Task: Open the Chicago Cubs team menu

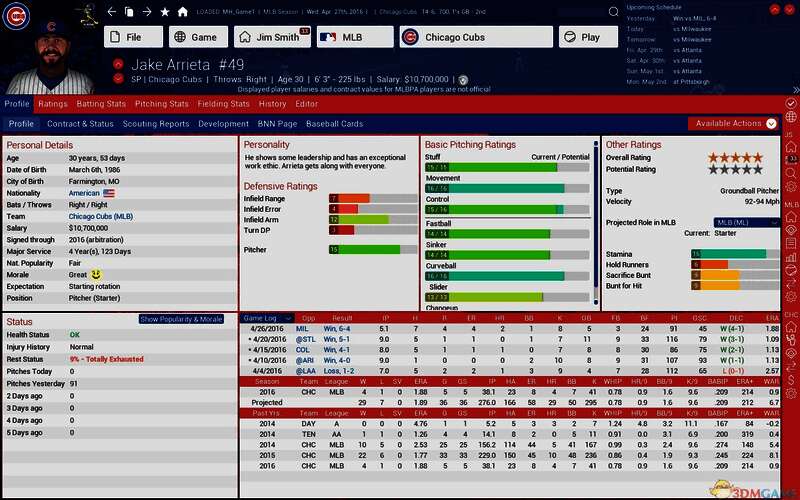Action: [x=475, y=37]
